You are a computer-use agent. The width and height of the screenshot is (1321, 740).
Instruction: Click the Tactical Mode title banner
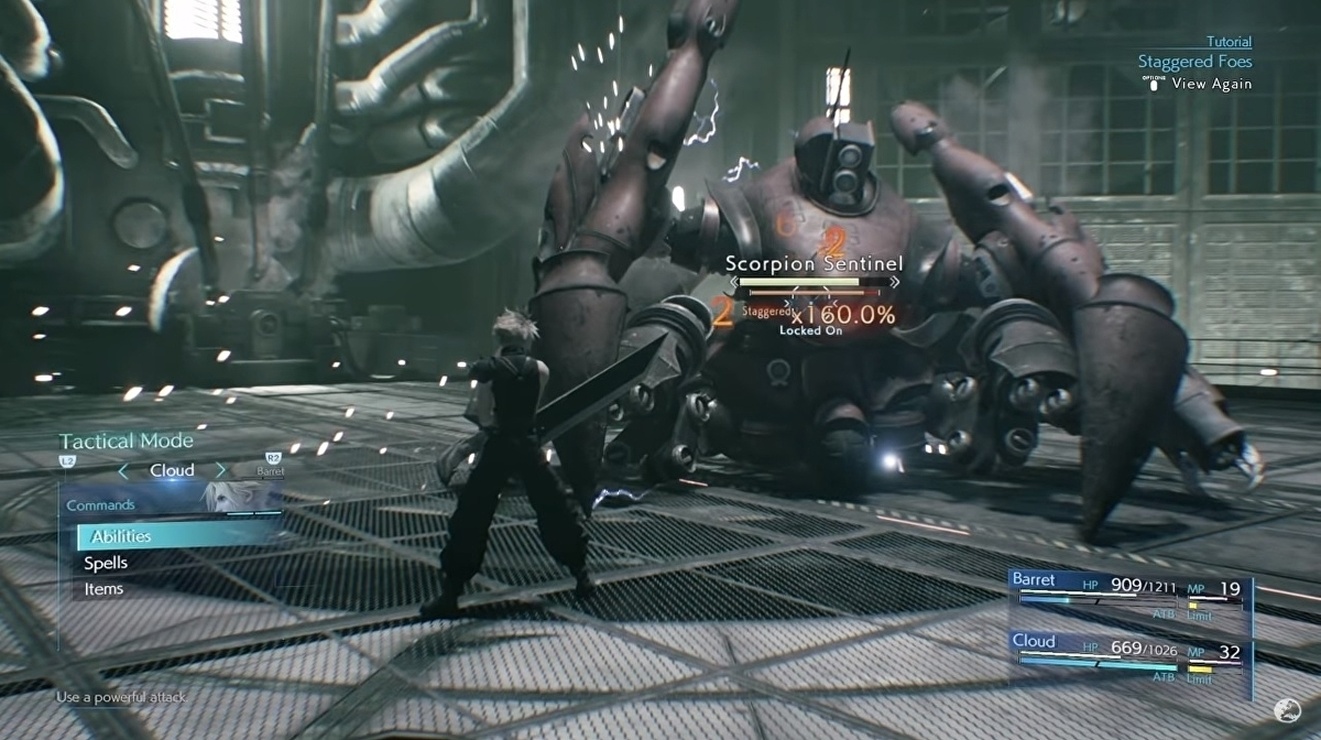coord(127,441)
